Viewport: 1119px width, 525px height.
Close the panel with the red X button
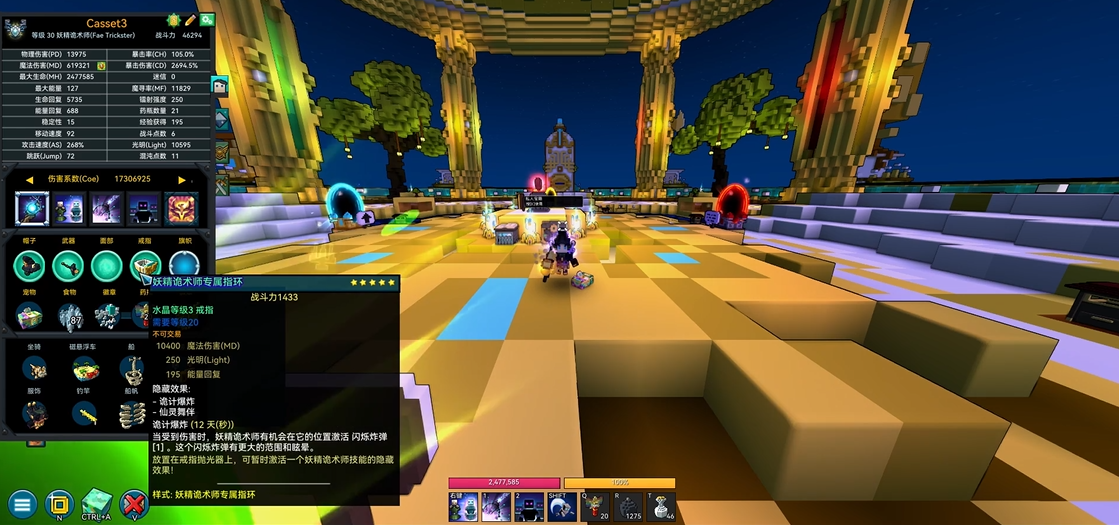click(x=133, y=503)
